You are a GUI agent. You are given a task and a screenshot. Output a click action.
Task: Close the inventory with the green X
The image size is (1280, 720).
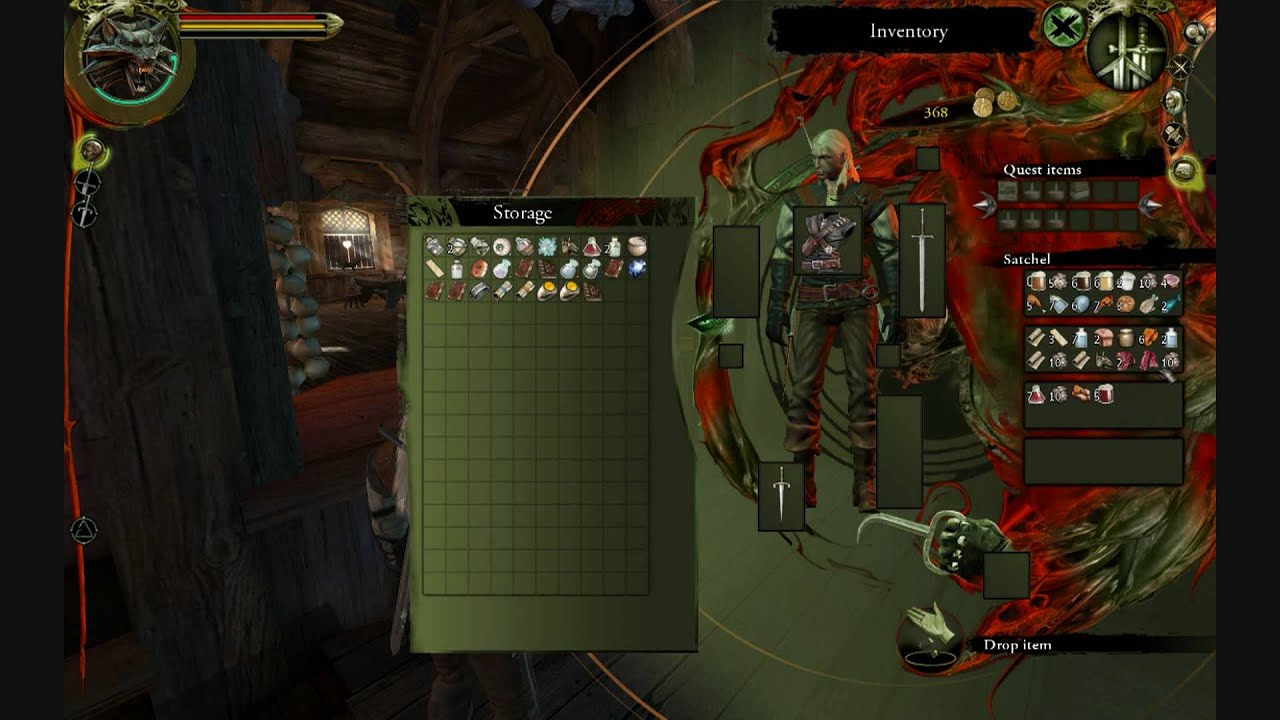(1063, 26)
